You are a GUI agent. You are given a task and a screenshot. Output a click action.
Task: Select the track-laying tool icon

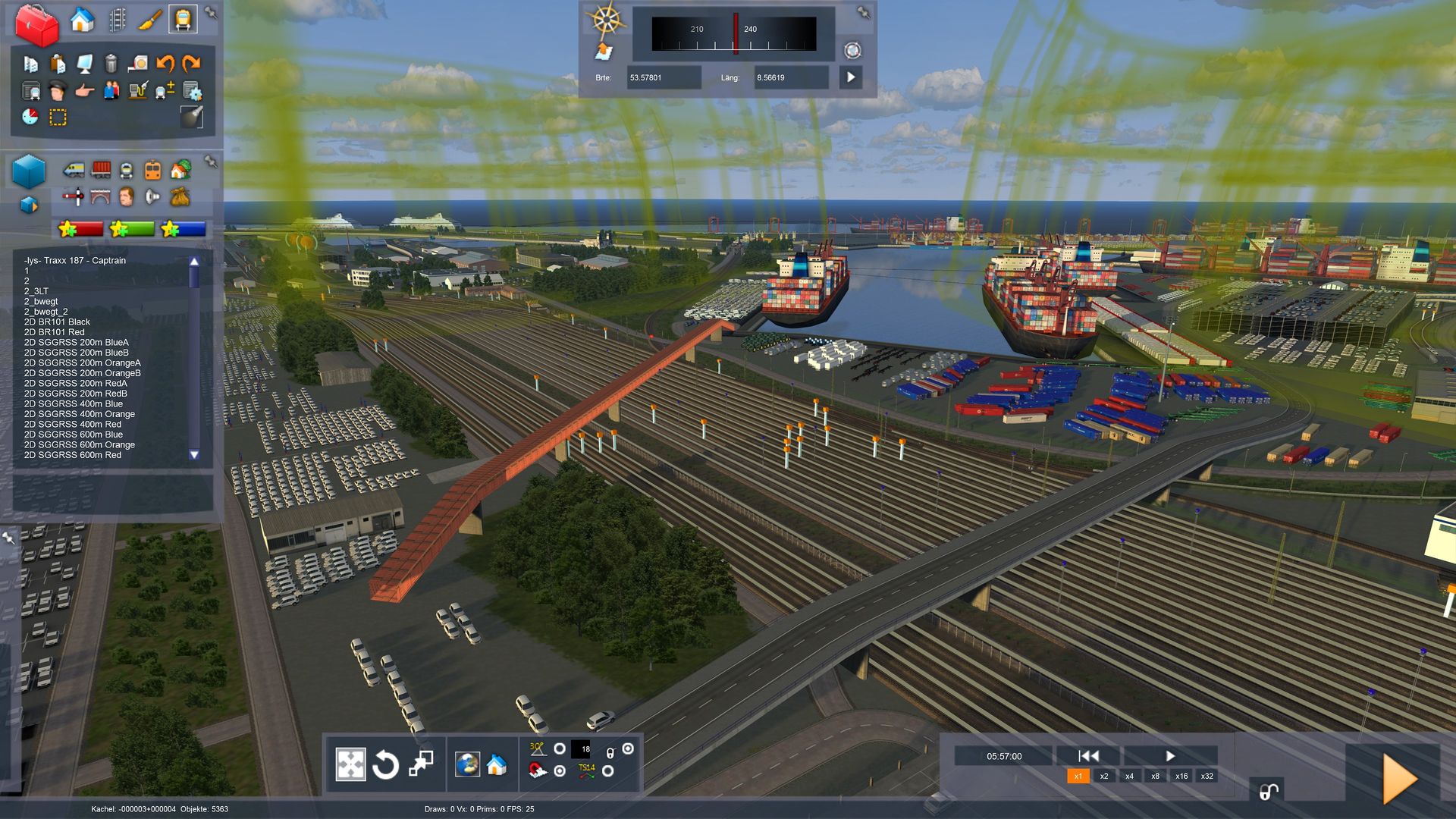point(117,20)
